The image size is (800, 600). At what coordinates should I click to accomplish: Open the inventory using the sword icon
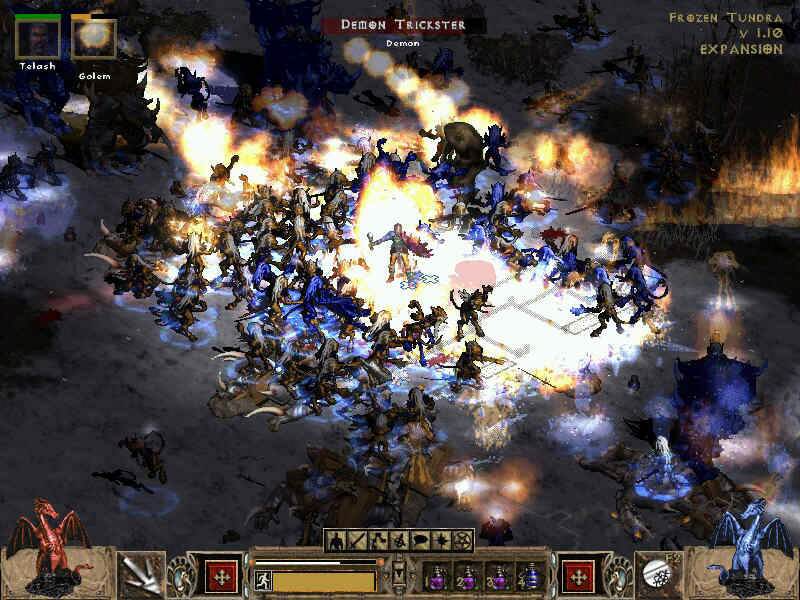(x=355, y=540)
